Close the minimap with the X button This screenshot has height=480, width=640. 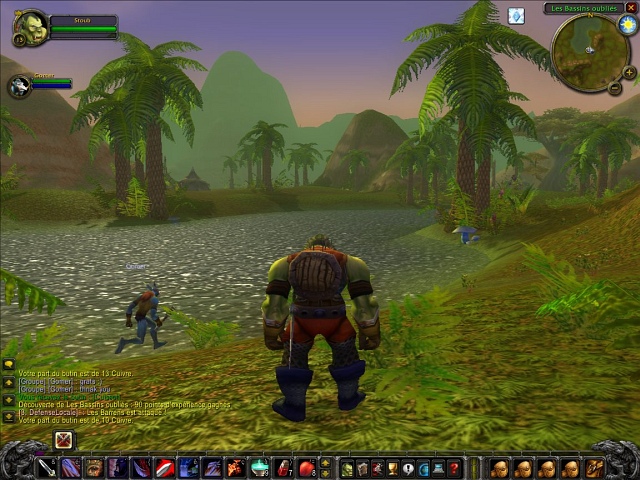pos(632,8)
